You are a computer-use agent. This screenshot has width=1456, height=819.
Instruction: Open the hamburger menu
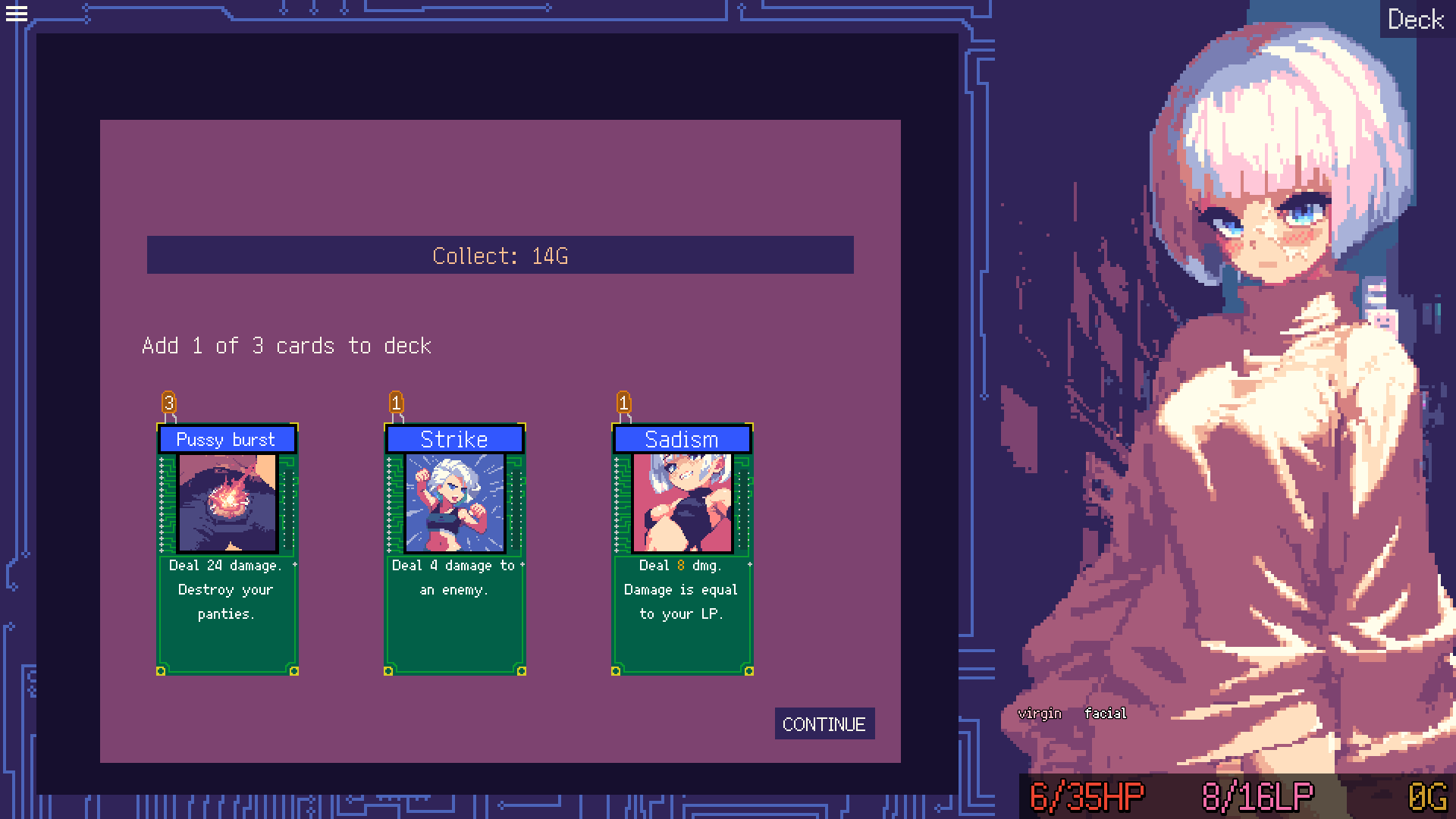[16, 14]
